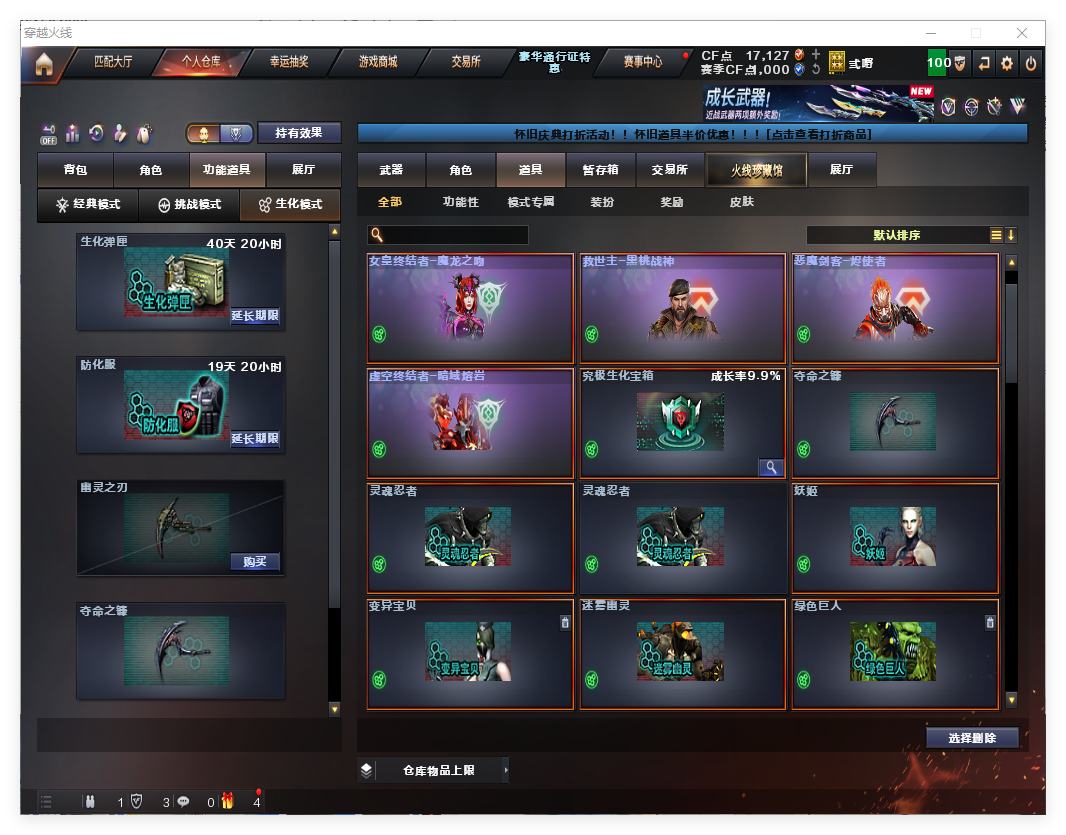Click the 持有效果 owned effects button
The image size is (1066, 835).
(299, 133)
